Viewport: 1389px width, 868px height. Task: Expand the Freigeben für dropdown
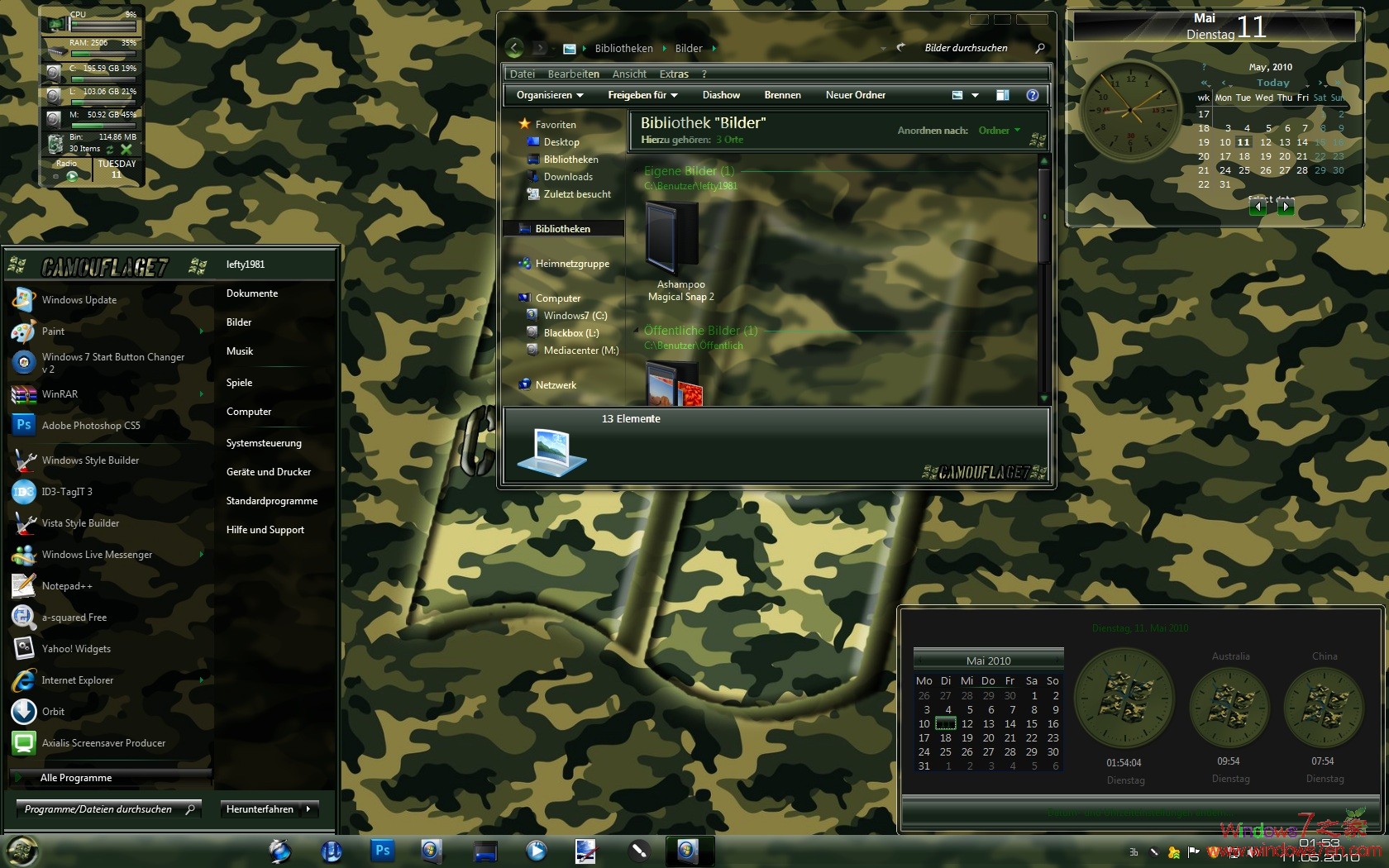(642, 95)
